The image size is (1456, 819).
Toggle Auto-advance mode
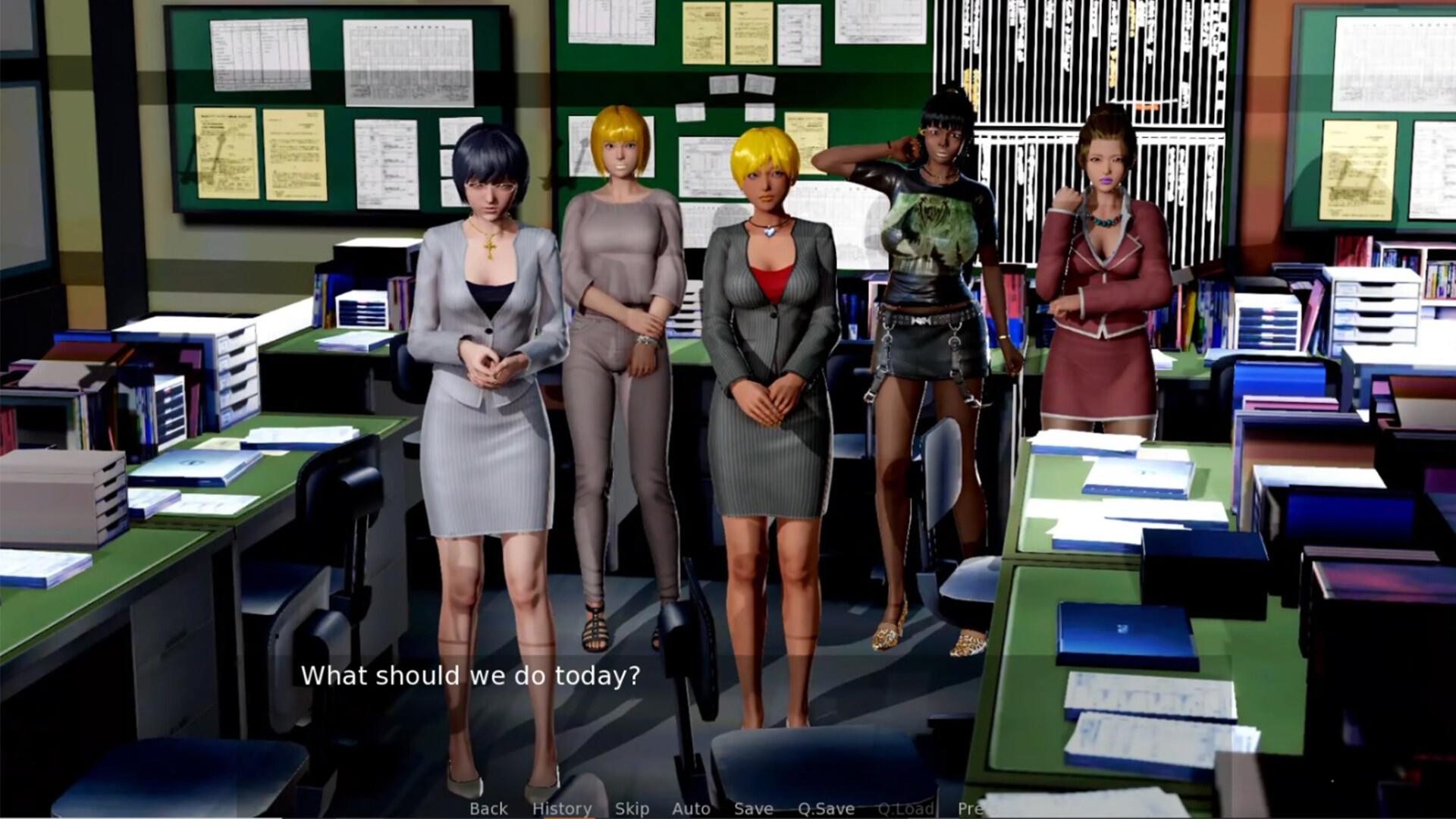[692, 808]
